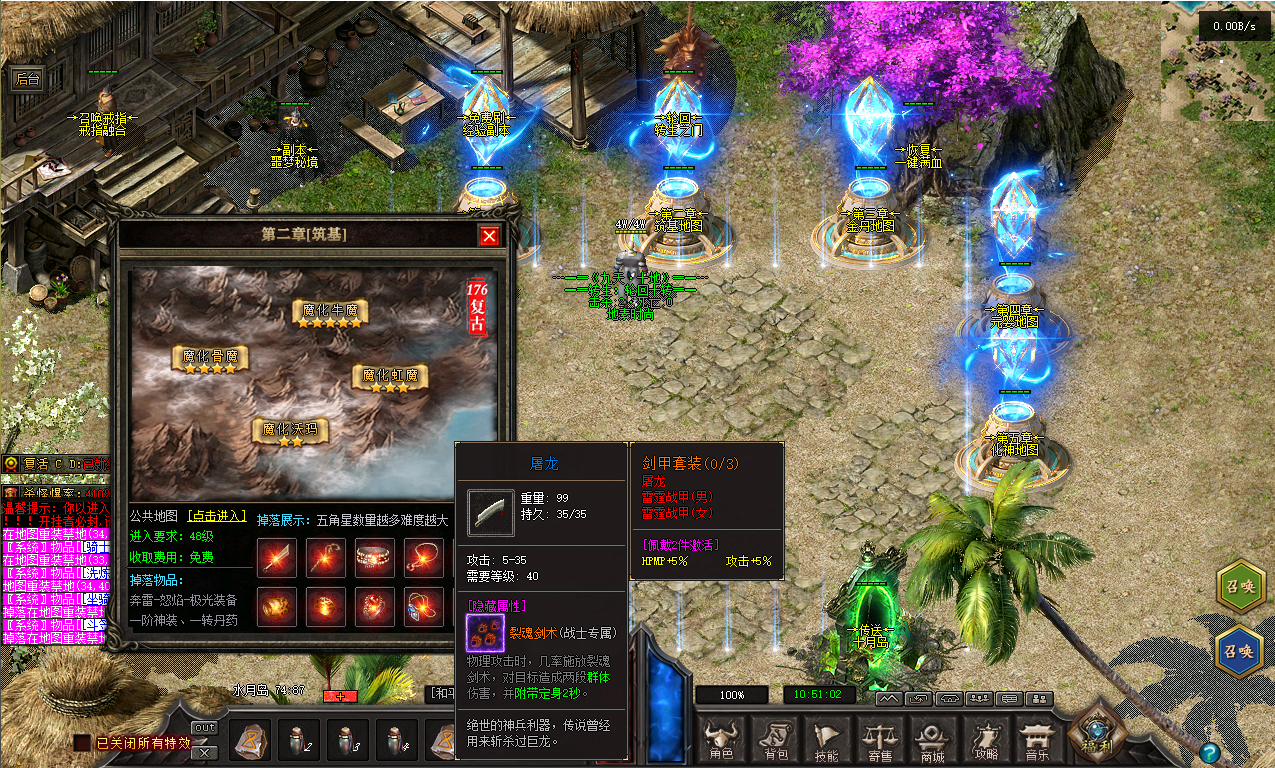Inspect the red sword drop item
Viewport: 1275px width, 768px height.
277,558
